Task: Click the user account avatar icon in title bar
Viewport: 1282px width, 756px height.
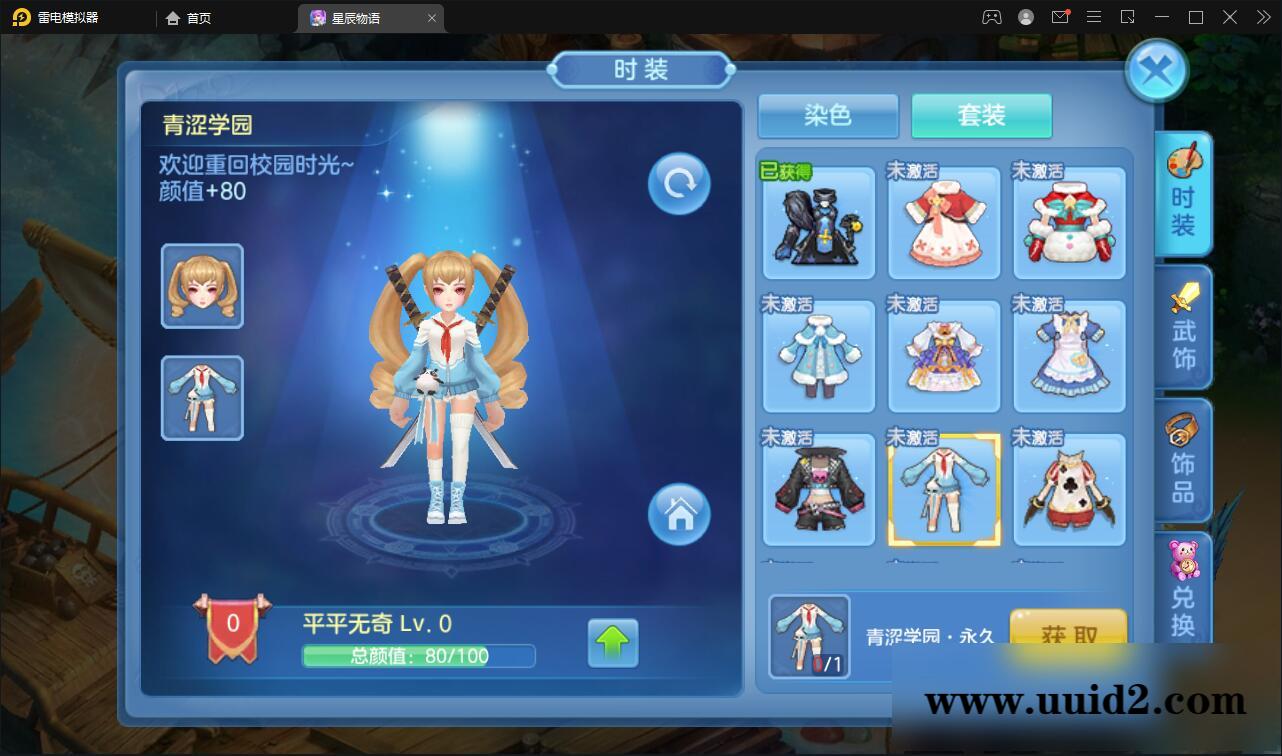Action: pyautogui.click(x=1024, y=17)
